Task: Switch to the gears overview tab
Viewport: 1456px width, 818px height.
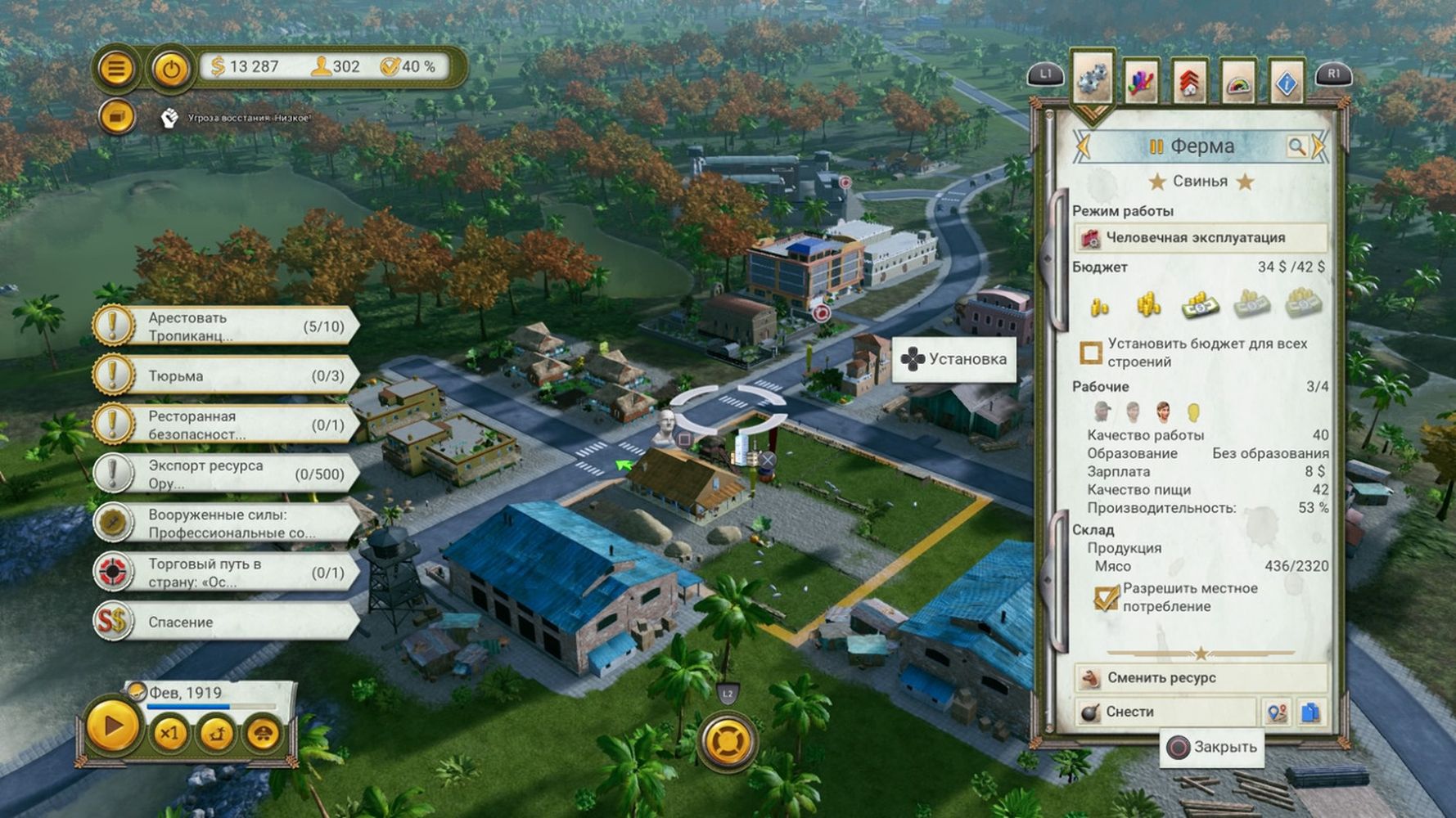Action: (x=1092, y=81)
